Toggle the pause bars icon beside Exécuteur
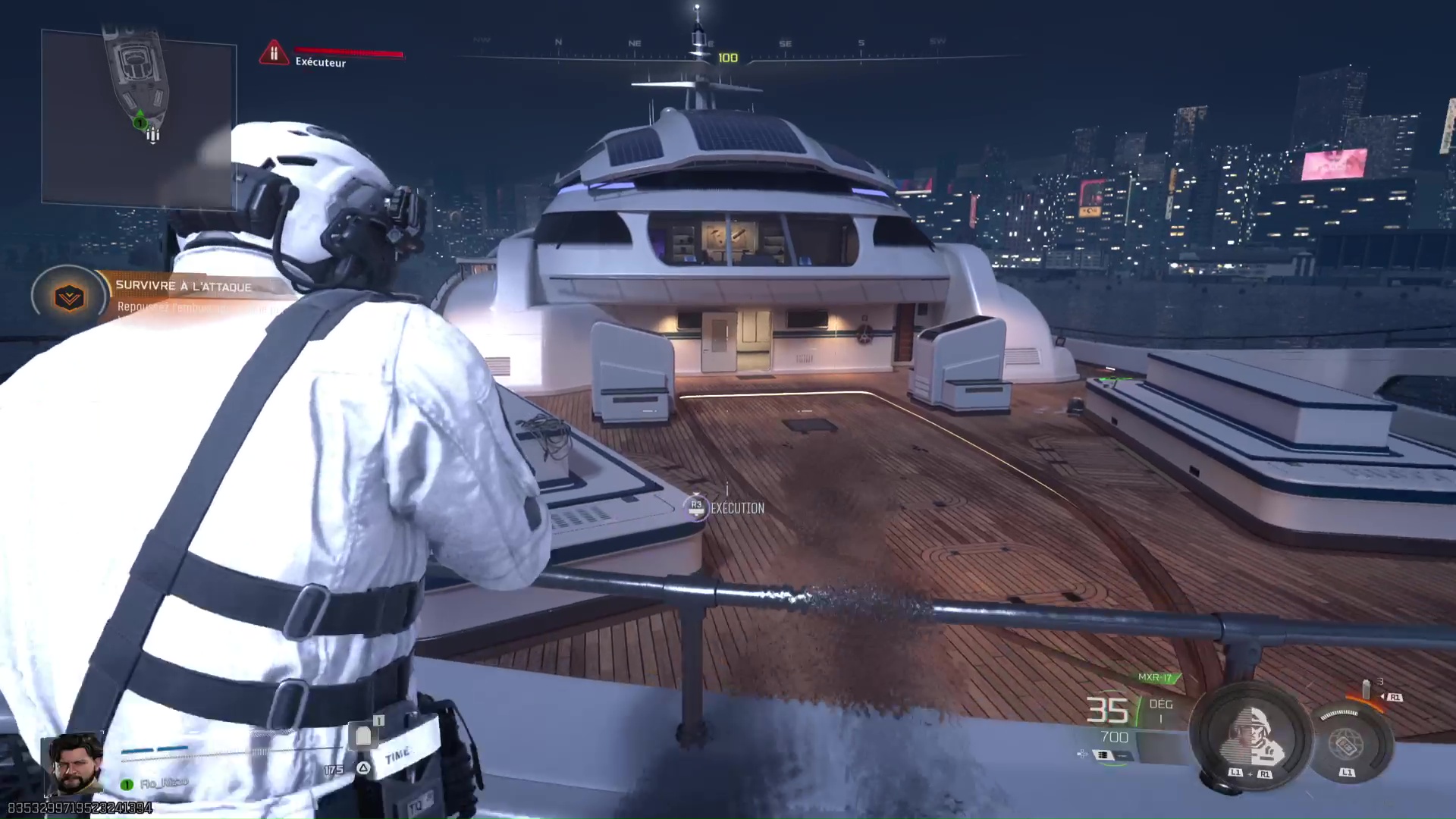Image resolution: width=1456 pixels, height=819 pixels. 275,51
